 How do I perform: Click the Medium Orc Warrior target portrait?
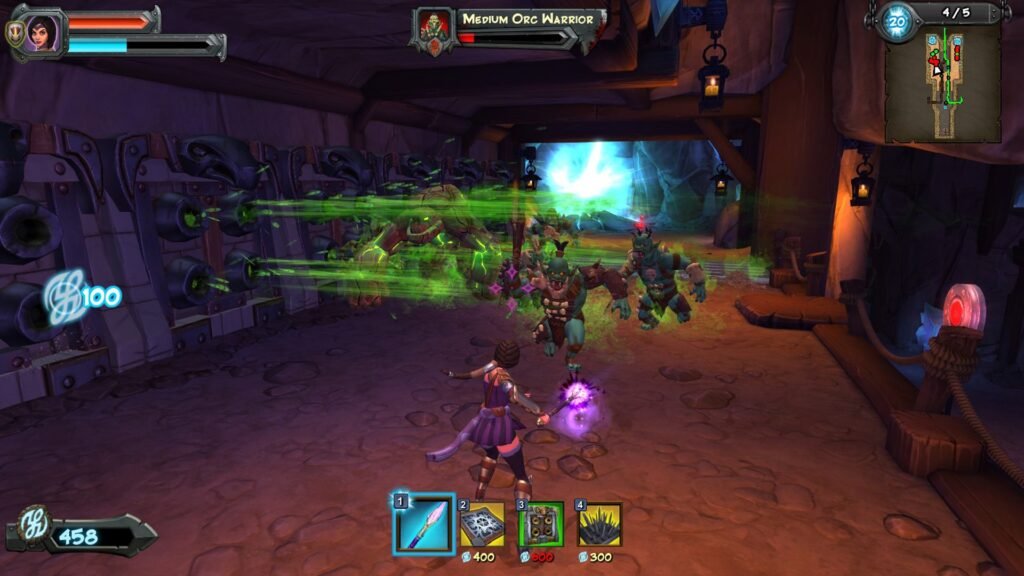click(434, 28)
